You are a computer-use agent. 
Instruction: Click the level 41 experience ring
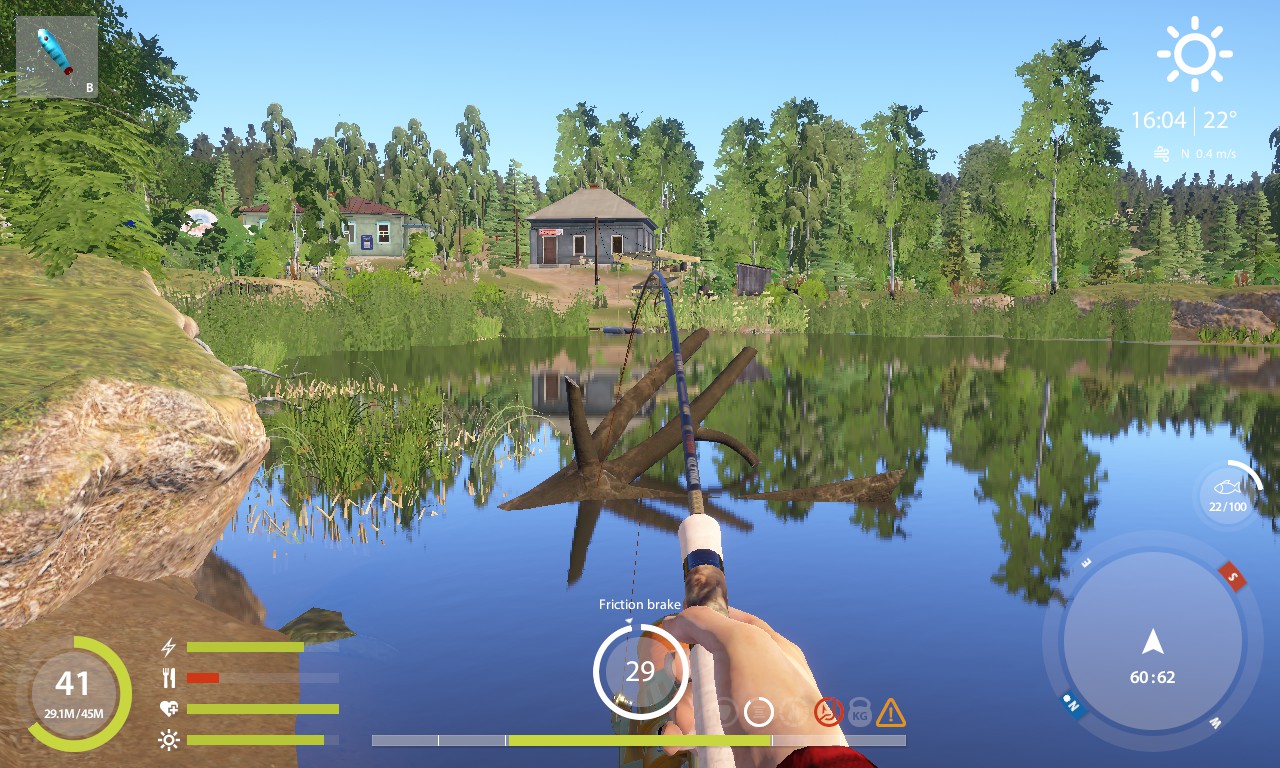click(x=73, y=693)
